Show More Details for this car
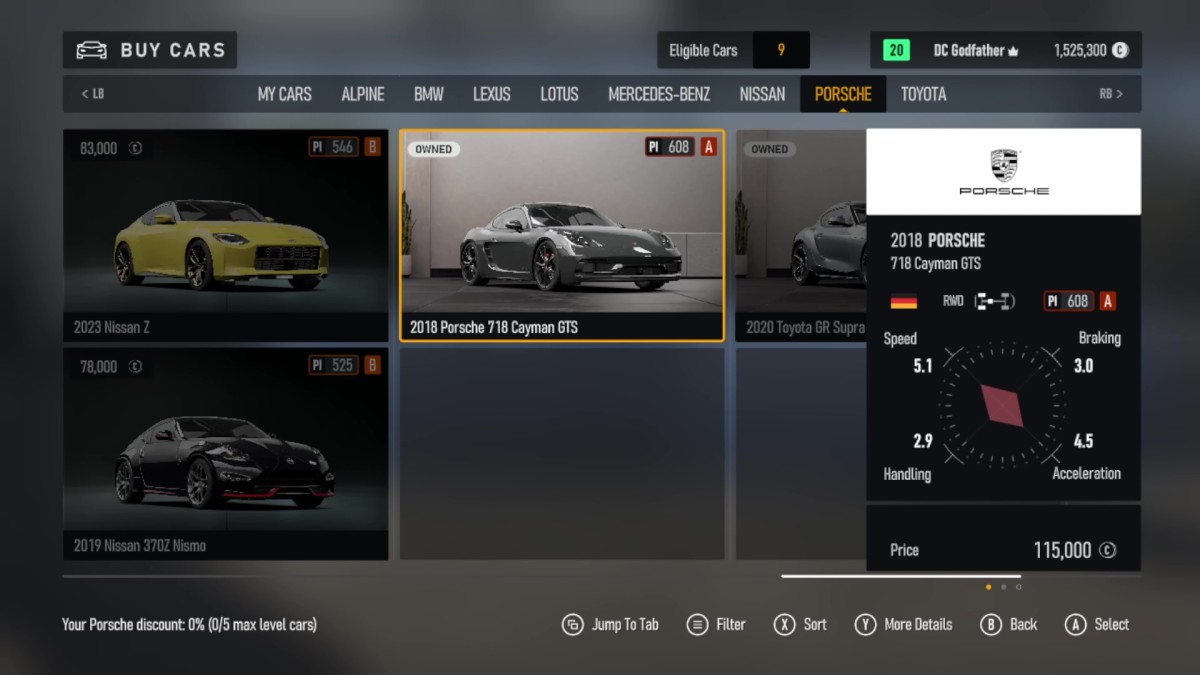This screenshot has height=675, width=1200. (x=903, y=625)
